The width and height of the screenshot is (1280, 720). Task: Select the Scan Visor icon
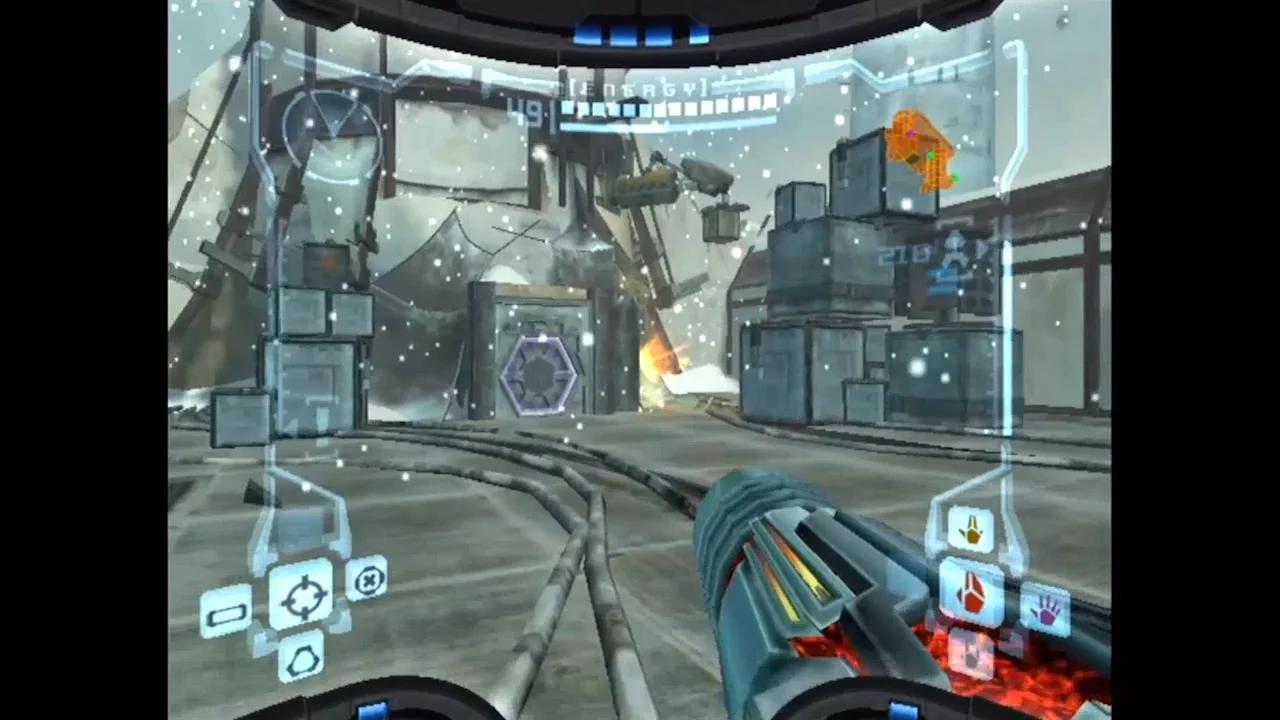tap(226, 611)
